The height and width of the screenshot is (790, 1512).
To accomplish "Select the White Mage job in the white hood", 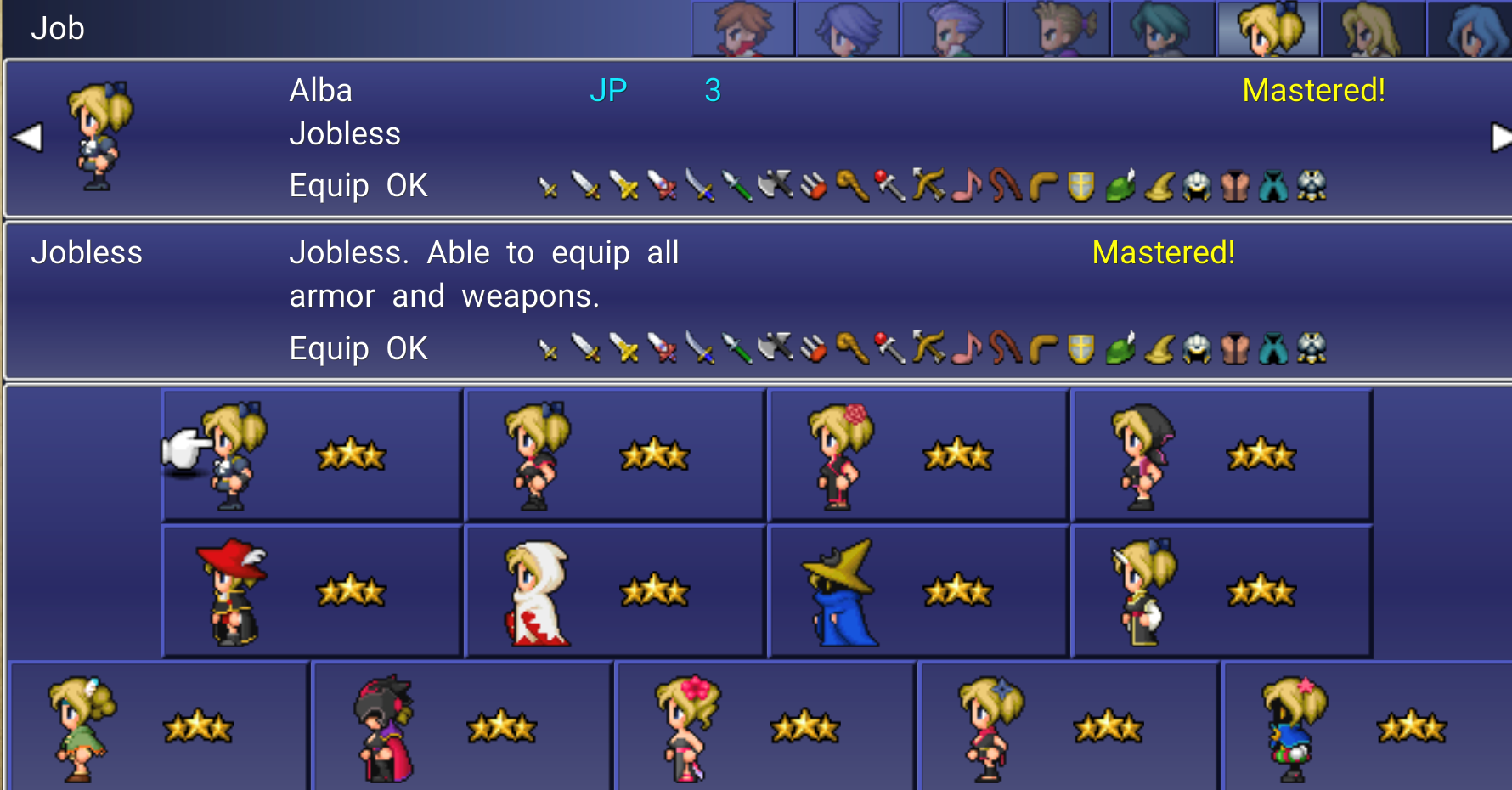I will [615, 591].
